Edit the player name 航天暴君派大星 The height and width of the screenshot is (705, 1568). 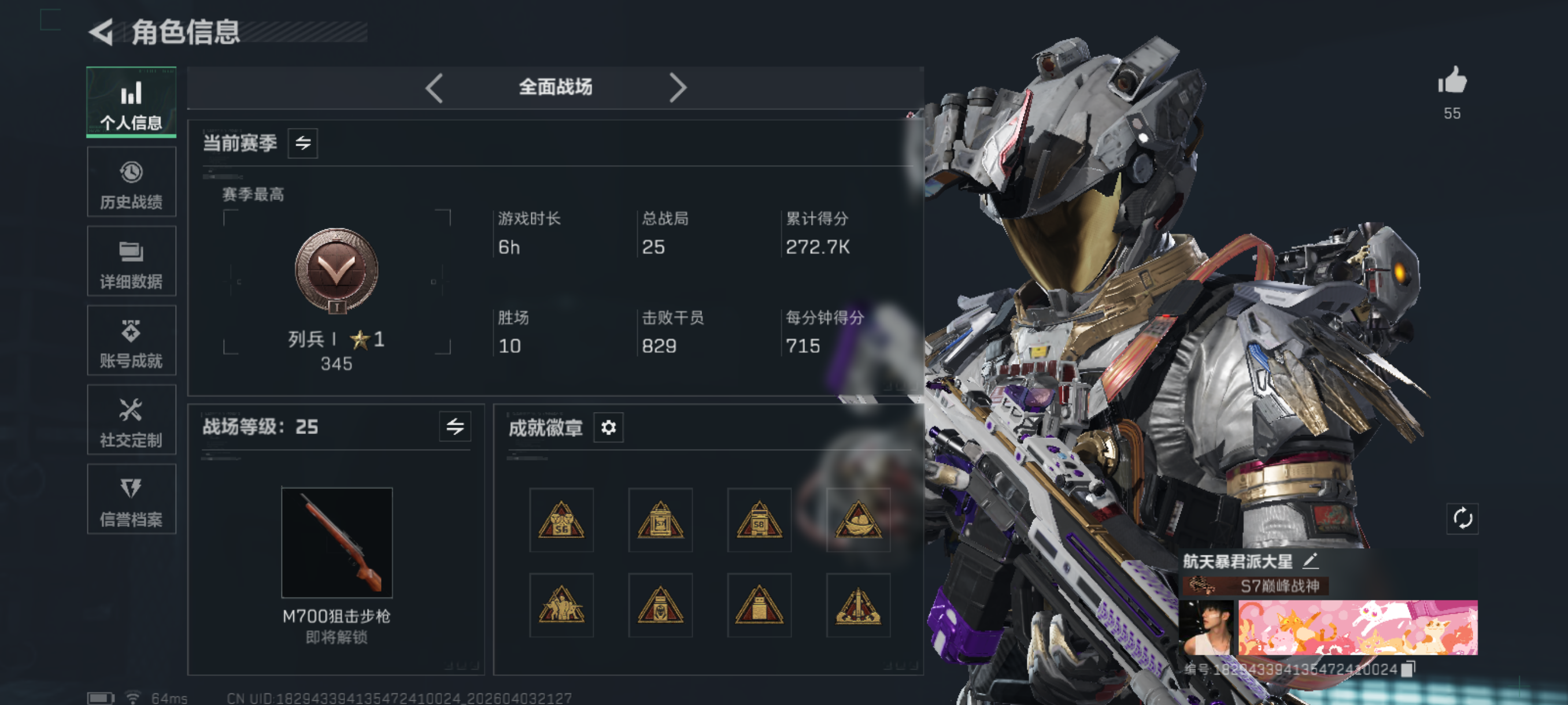[1311, 561]
